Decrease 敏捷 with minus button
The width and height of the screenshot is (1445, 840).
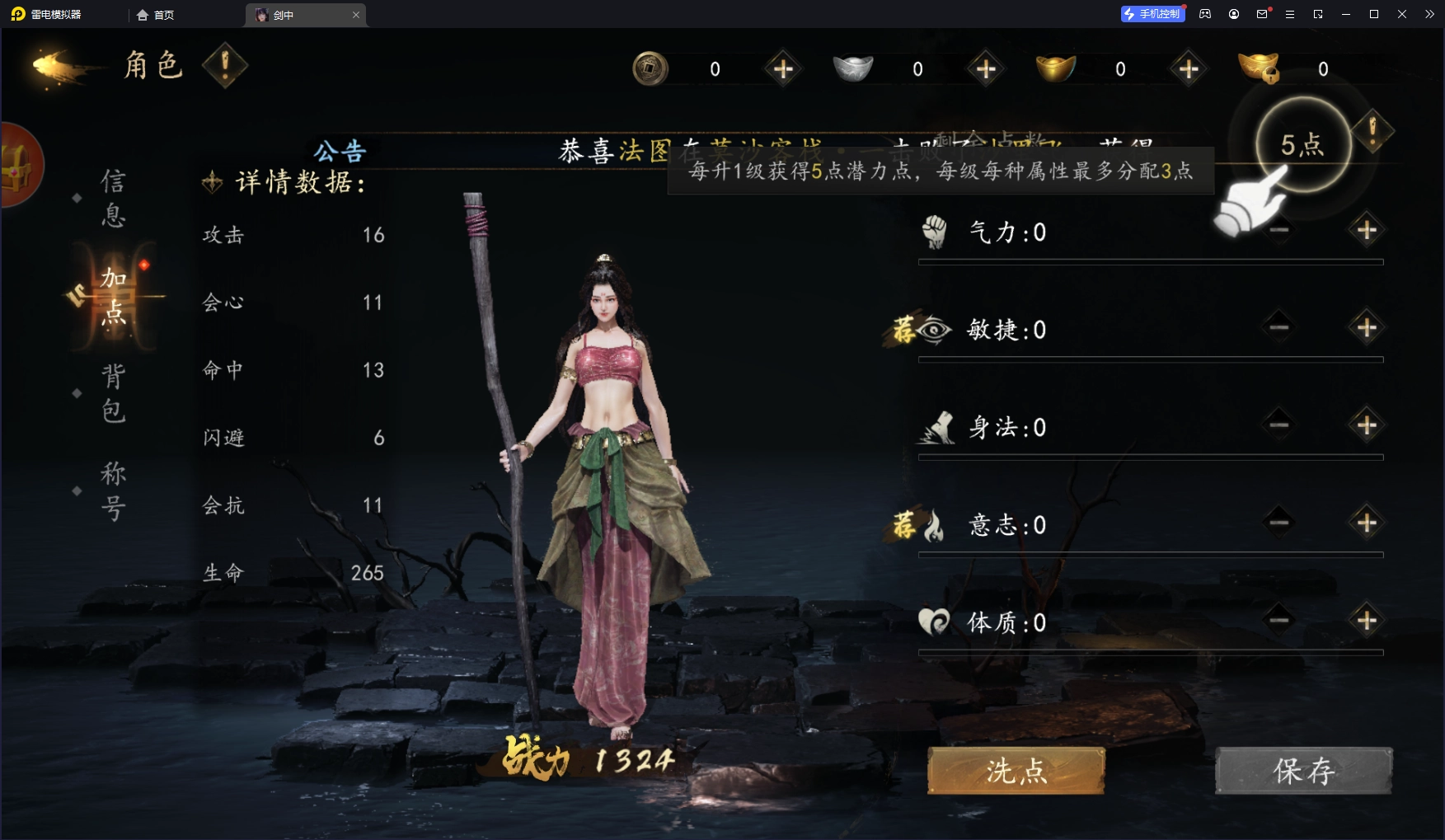(1278, 328)
